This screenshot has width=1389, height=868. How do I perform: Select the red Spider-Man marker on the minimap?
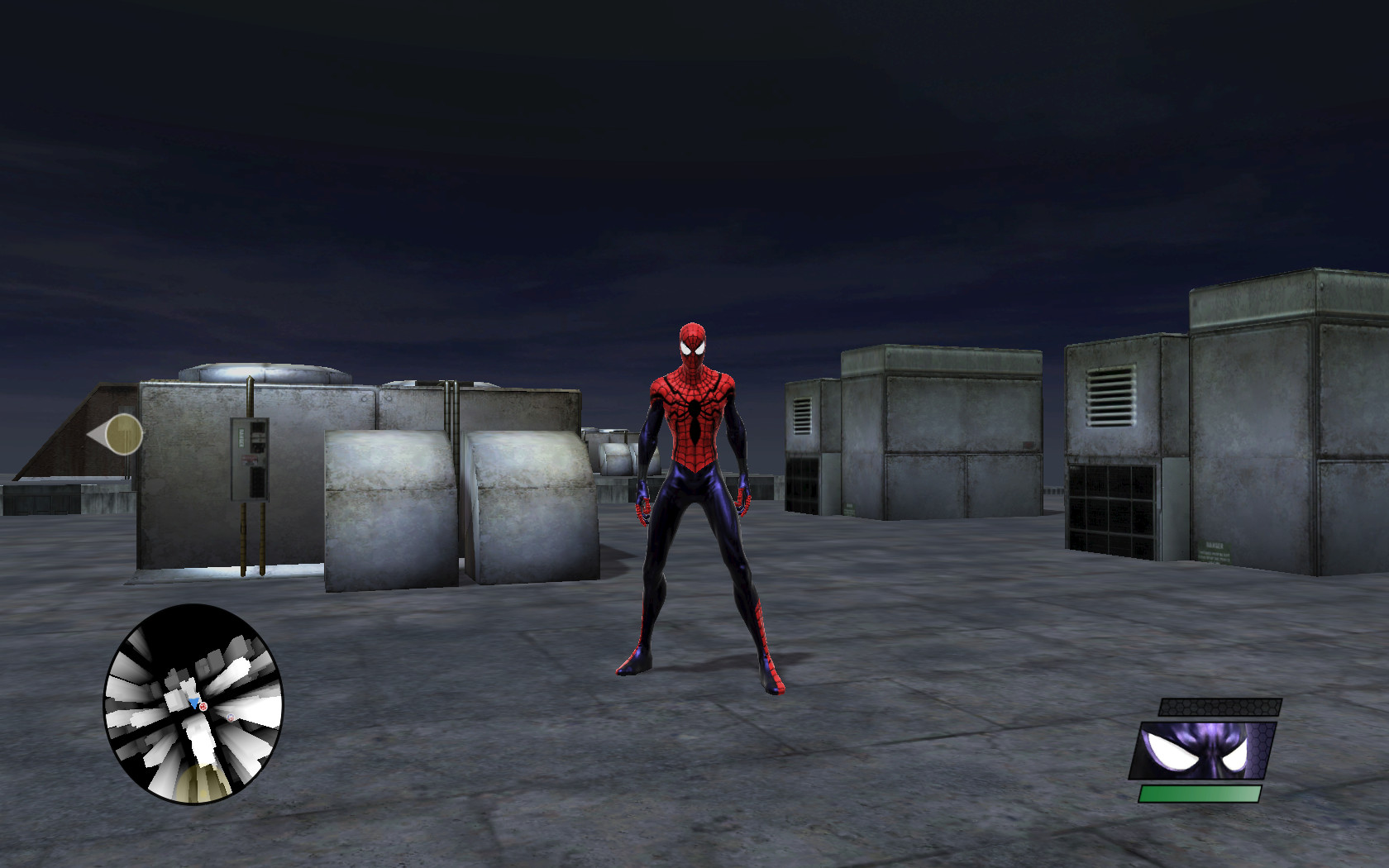203,707
